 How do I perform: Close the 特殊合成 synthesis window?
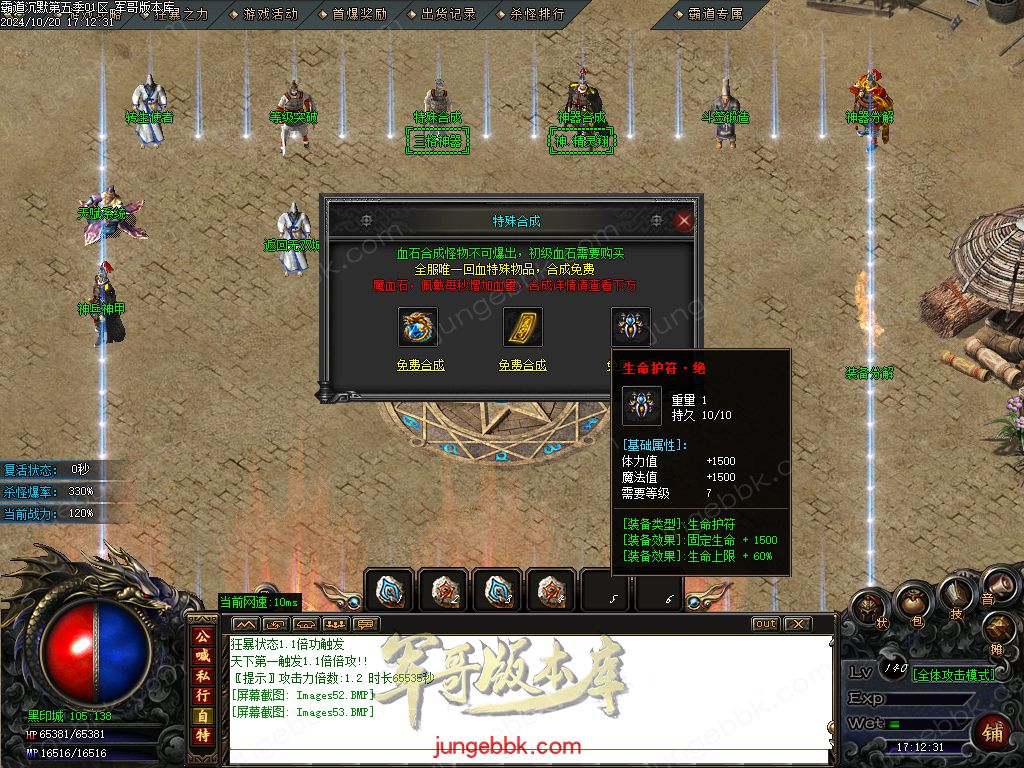(x=684, y=221)
